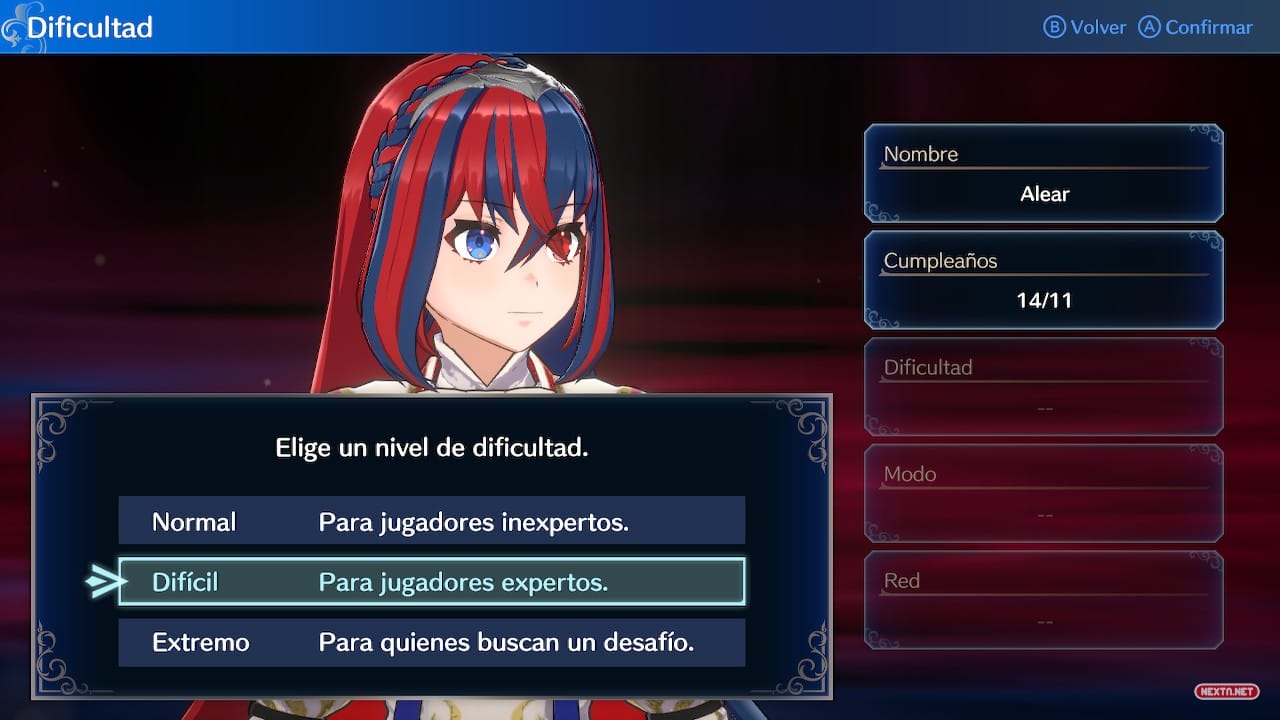
Task: Open the Nombre field showing Alear
Action: [x=1043, y=174]
